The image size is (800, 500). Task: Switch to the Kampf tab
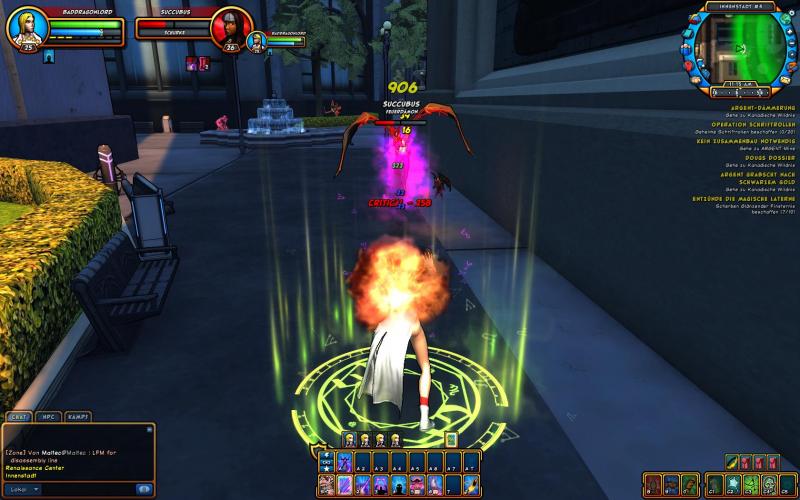click(78, 416)
